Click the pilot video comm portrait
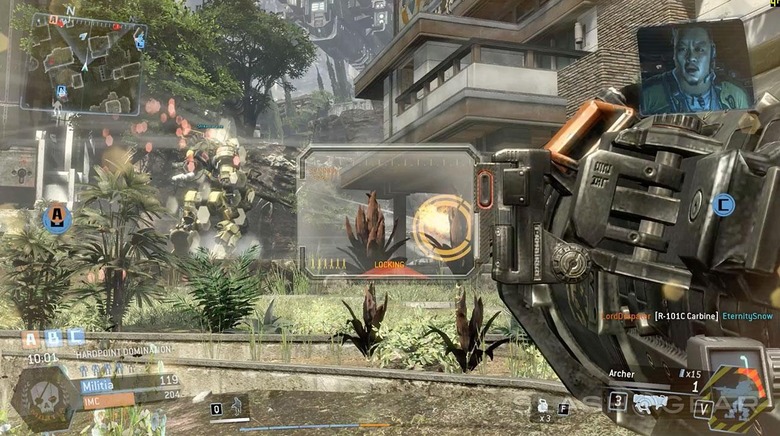 [x=694, y=66]
